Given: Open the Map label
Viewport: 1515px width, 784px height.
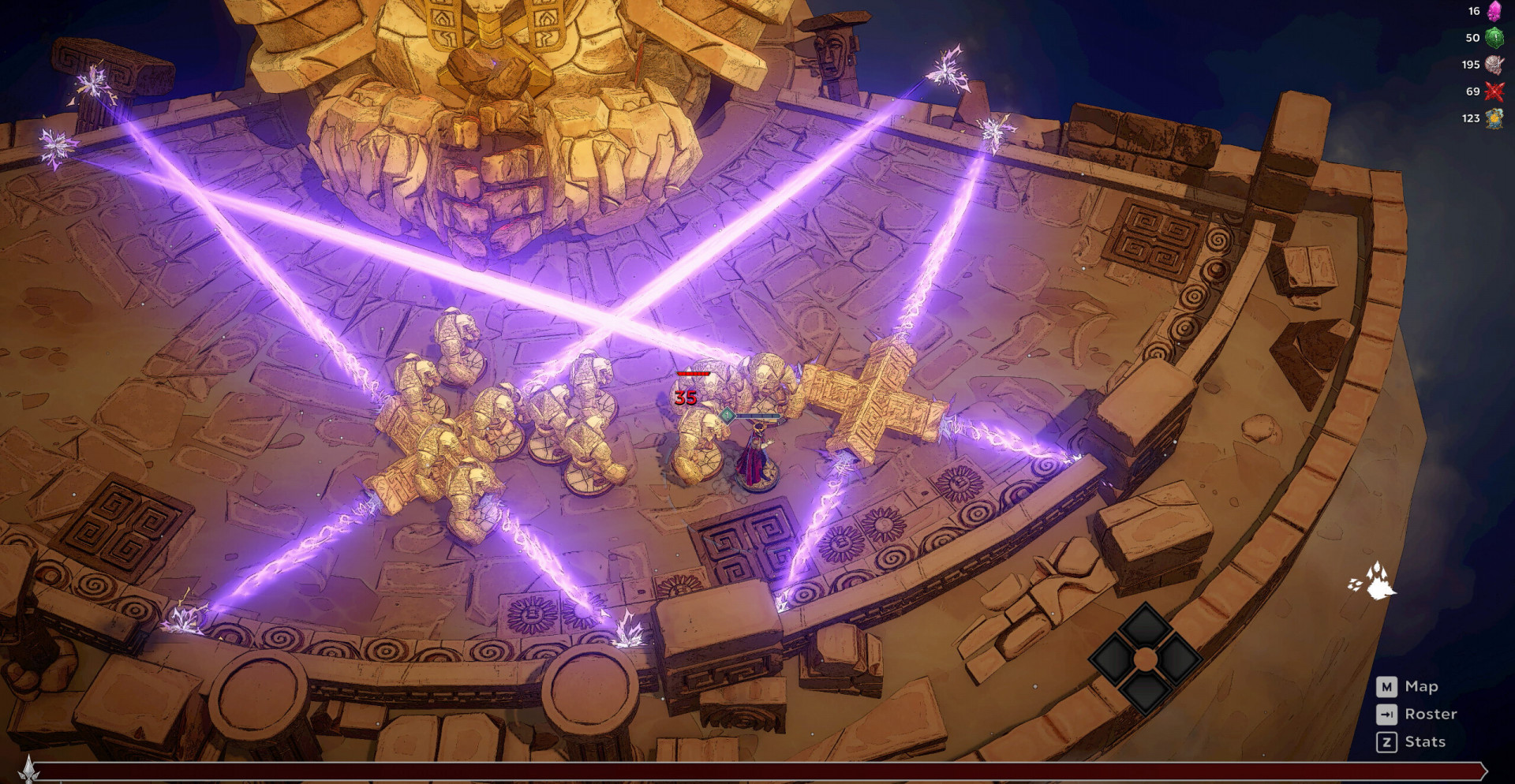Looking at the screenshot, I should [x=1421, y=686].
